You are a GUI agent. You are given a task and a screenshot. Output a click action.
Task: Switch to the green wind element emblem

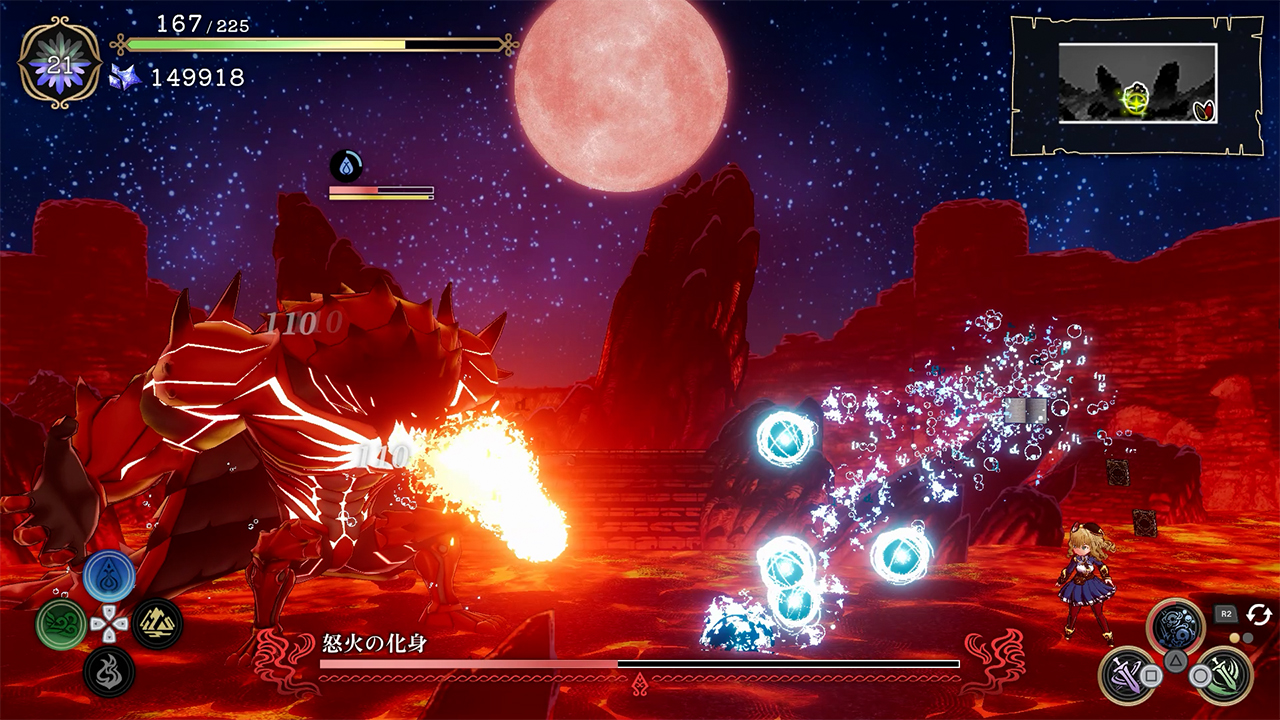coord(61,624)
